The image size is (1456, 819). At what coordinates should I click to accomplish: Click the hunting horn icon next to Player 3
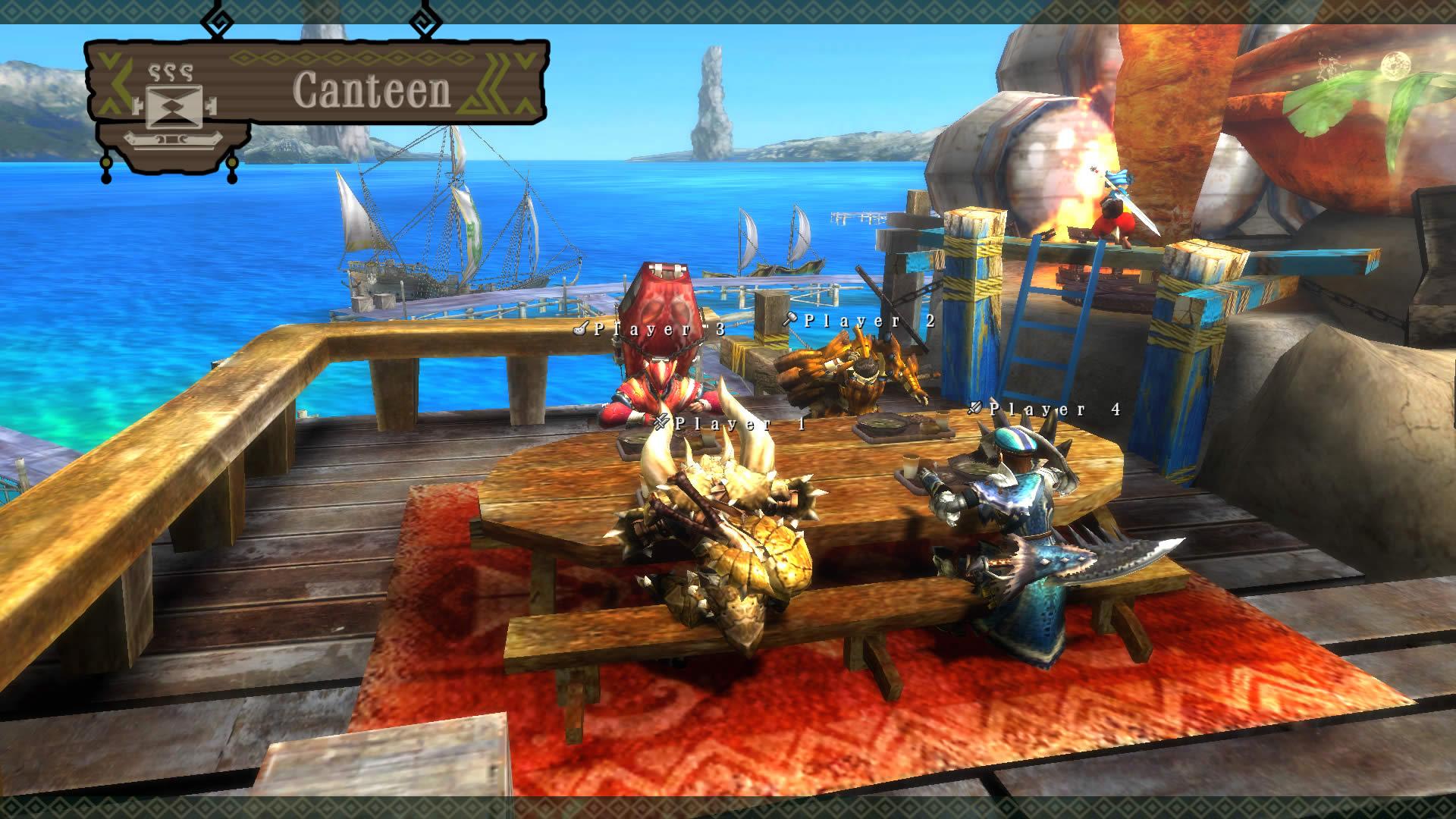pyautogui.click(x=581, y=328)
